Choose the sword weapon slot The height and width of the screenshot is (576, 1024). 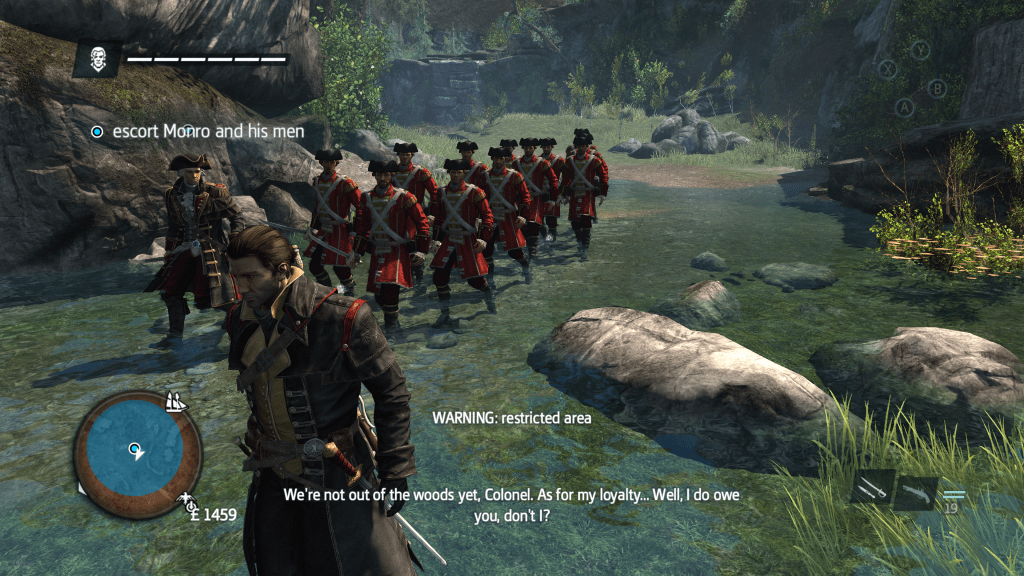873,487
